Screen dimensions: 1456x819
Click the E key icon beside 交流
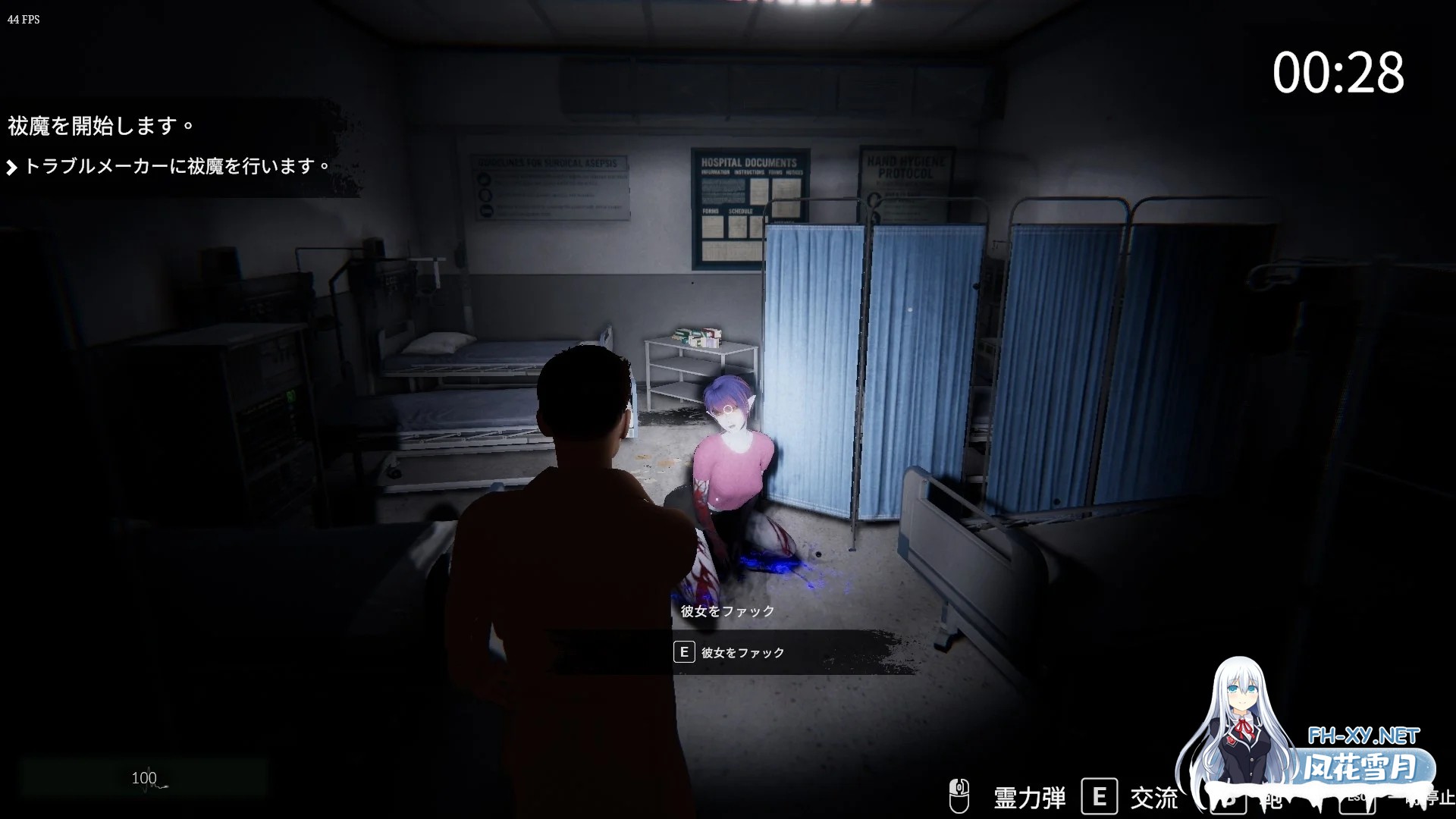tap(1098, 796)
